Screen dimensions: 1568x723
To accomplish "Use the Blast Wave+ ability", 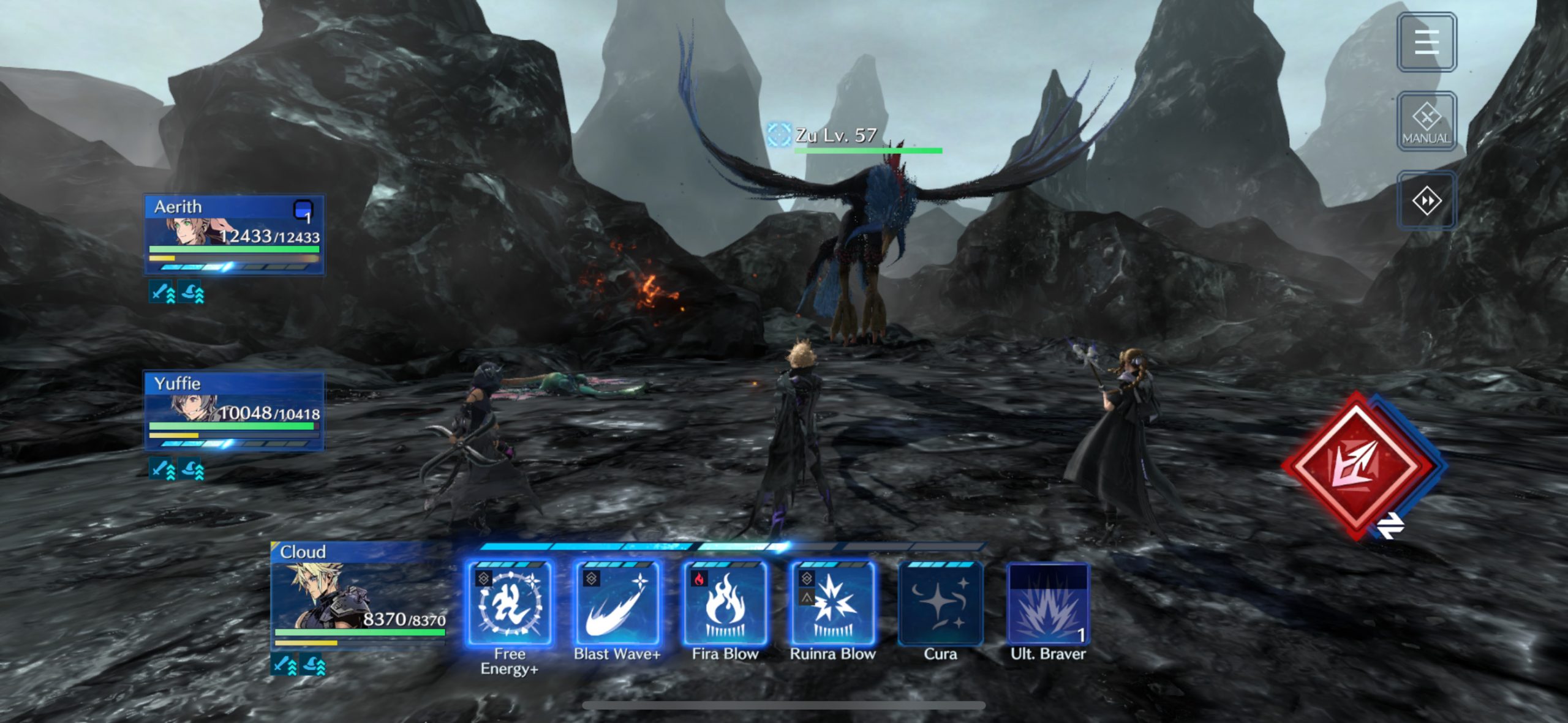I will pos(617,604).
